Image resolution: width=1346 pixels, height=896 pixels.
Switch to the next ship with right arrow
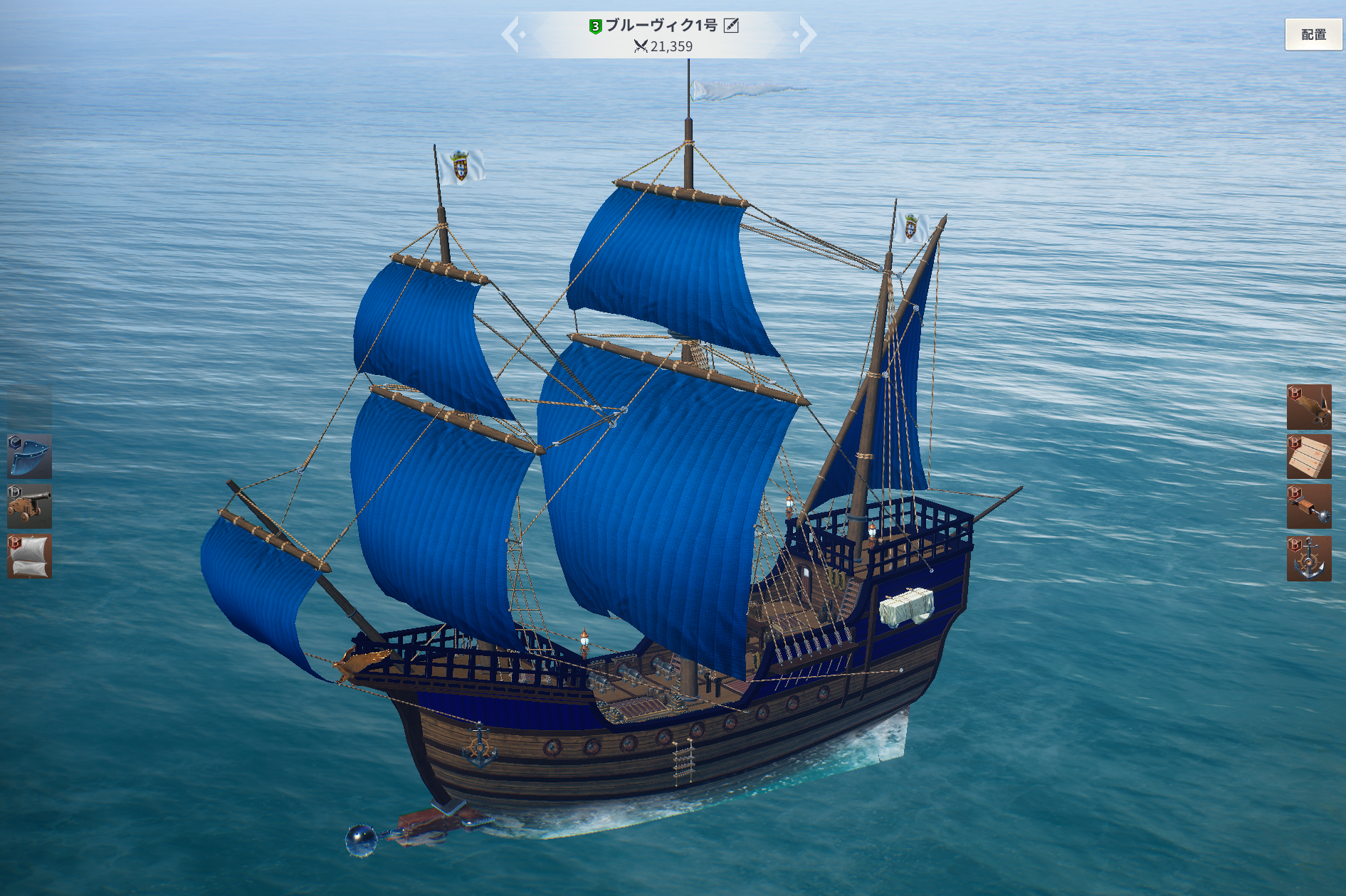tap(806, 34)
